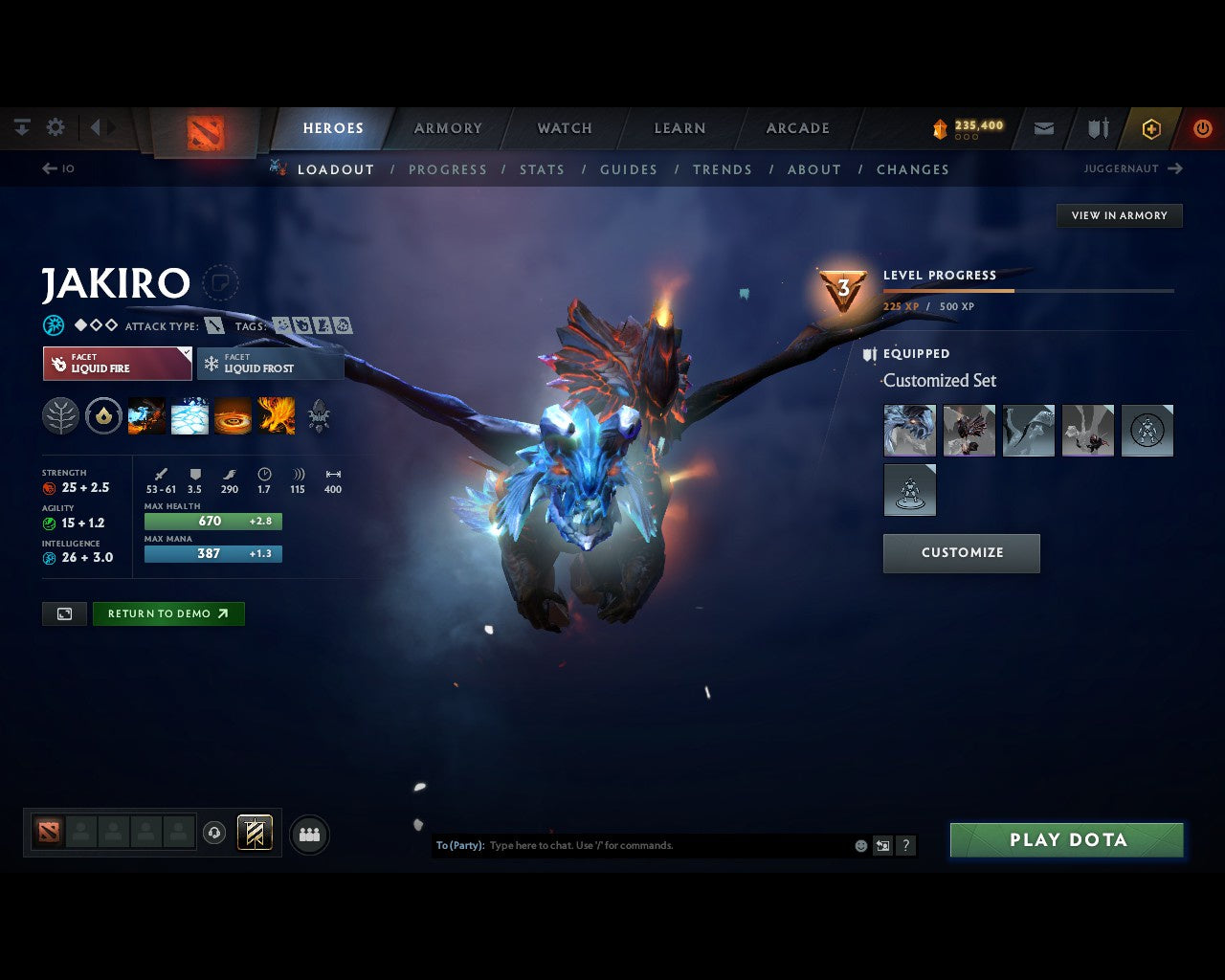This screenshot has height=980, width=1225.
Task: Switch to the Armory tab
Action: [447, 127]
